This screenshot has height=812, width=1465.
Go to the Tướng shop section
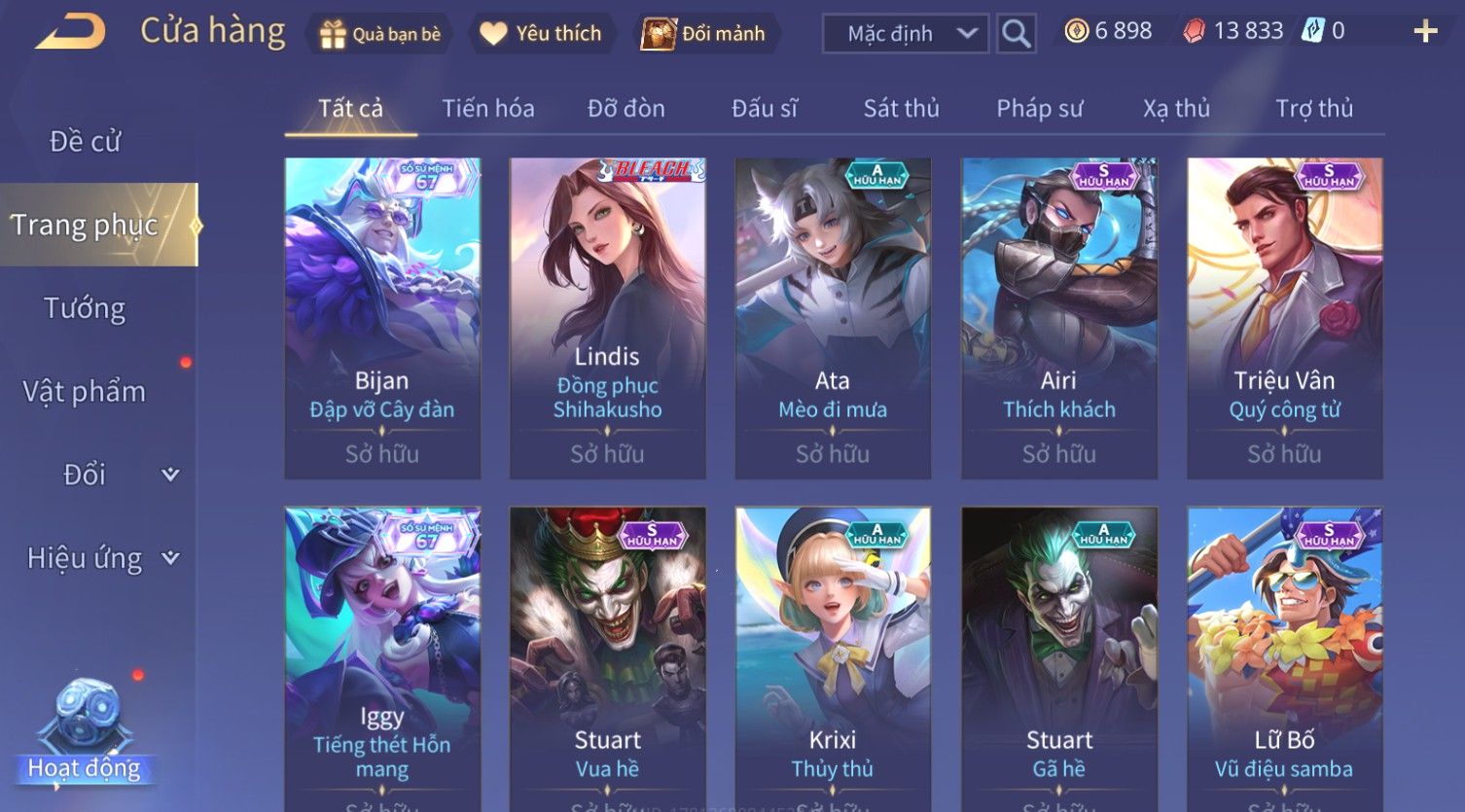[85, 308]
